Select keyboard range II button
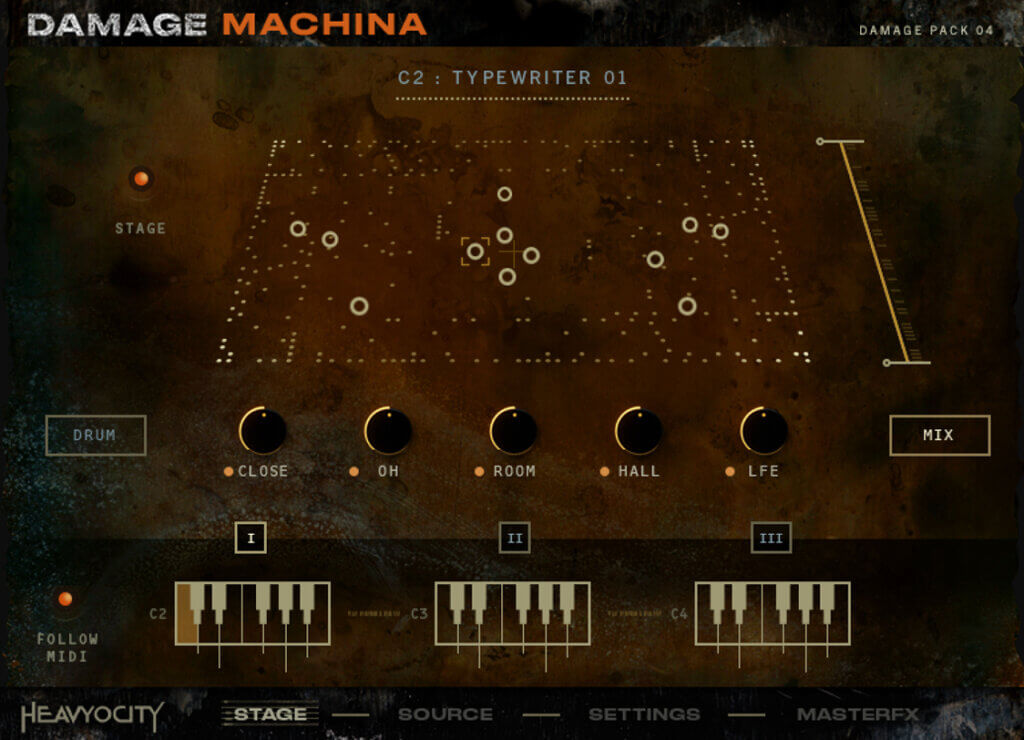Screen dimensions: 1024x740 point(514,538)
